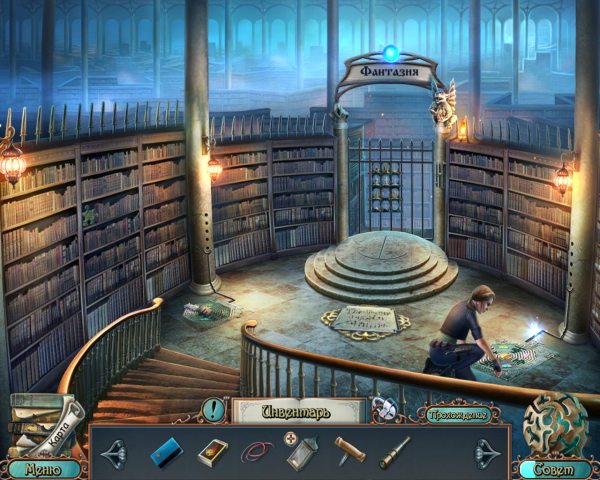Image resolution: width=600 pixels, height=480 pixels.
Task: Select the blue card inventory item
Action: (160, 452)
